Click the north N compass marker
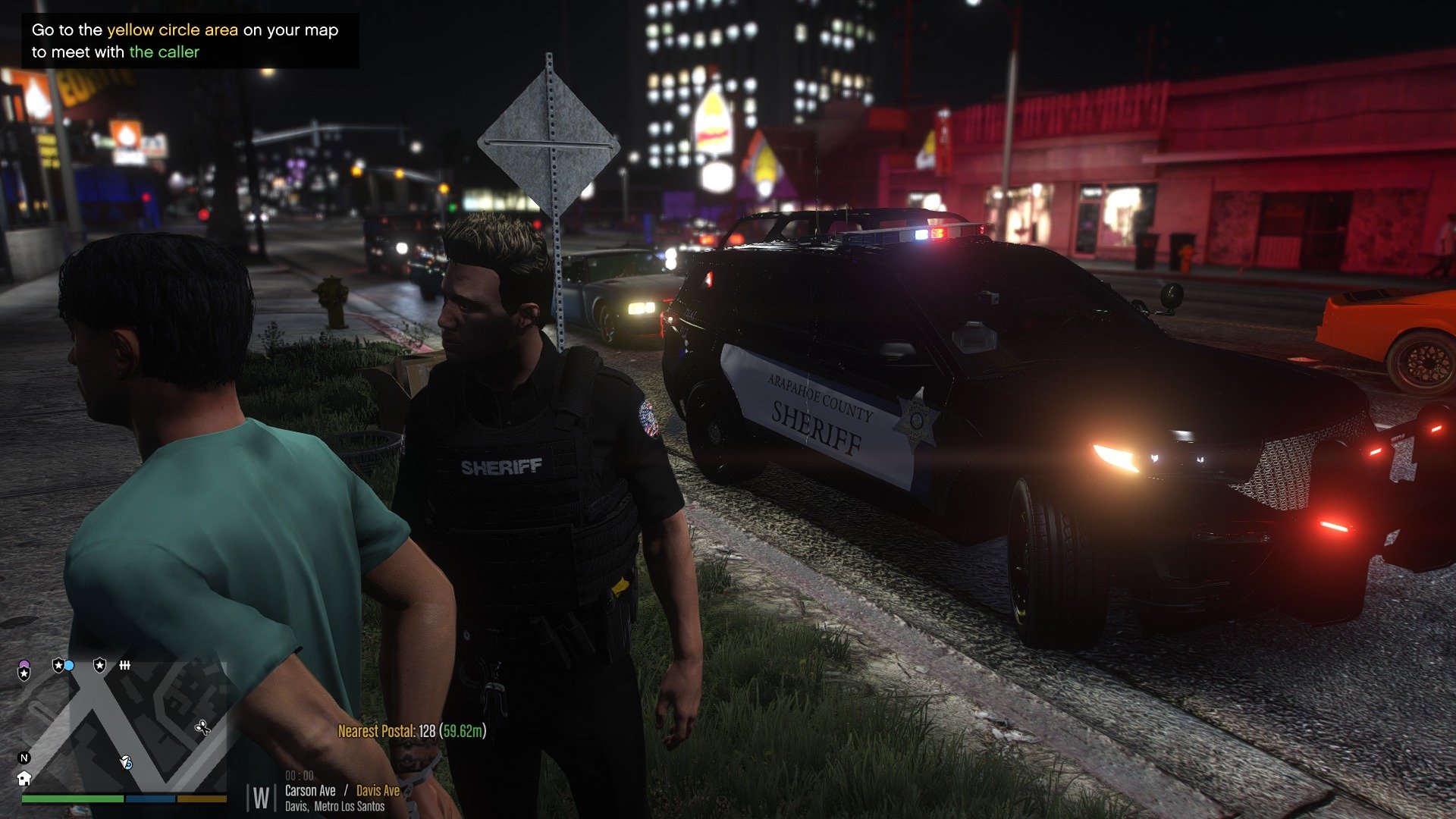The image size is (1456, 819). [x=24, y=758]
